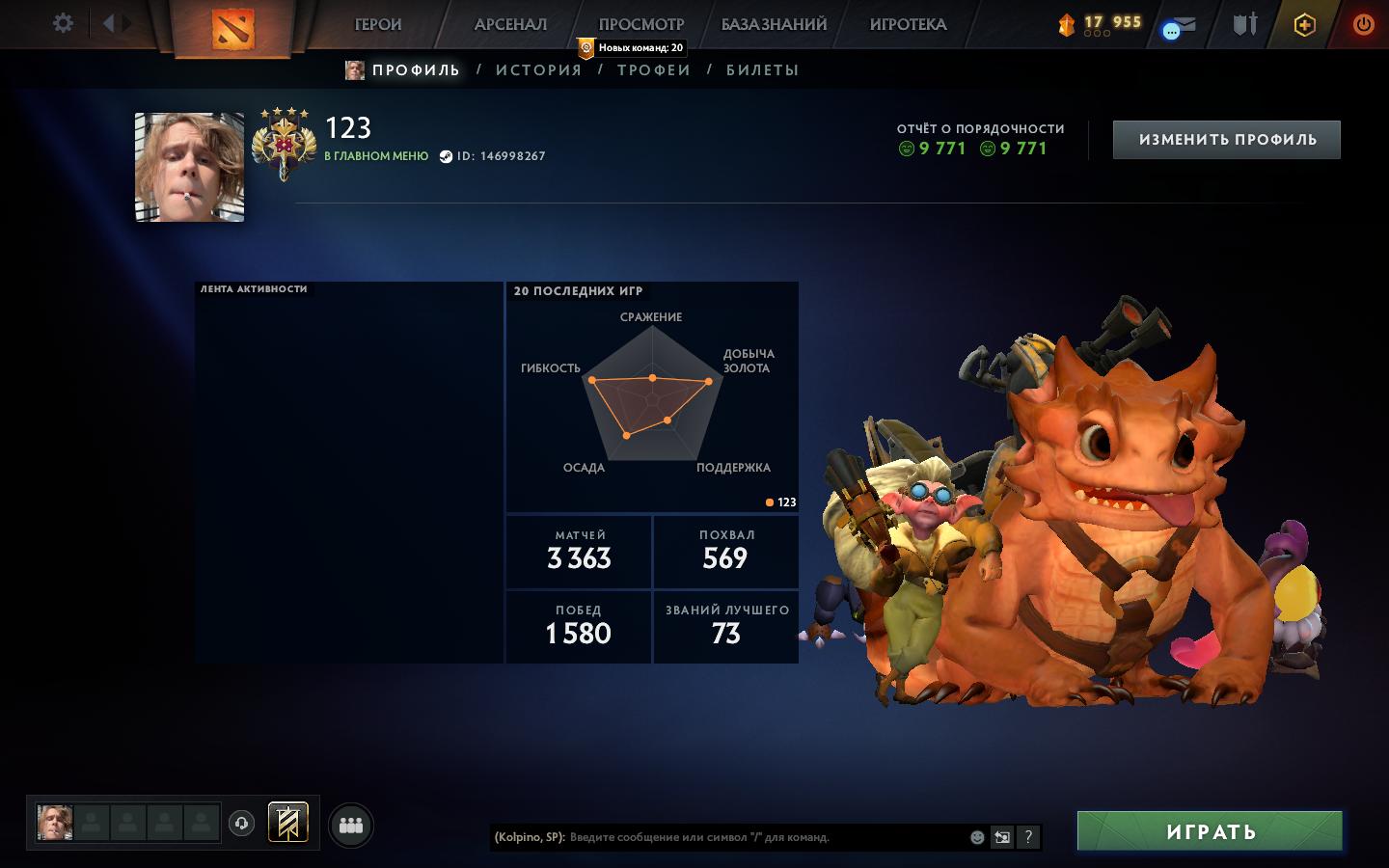The image size is (1389, 868).
Task: Open the БАЗА ЗНАНИЙ menu
Action: pos(774,24)
